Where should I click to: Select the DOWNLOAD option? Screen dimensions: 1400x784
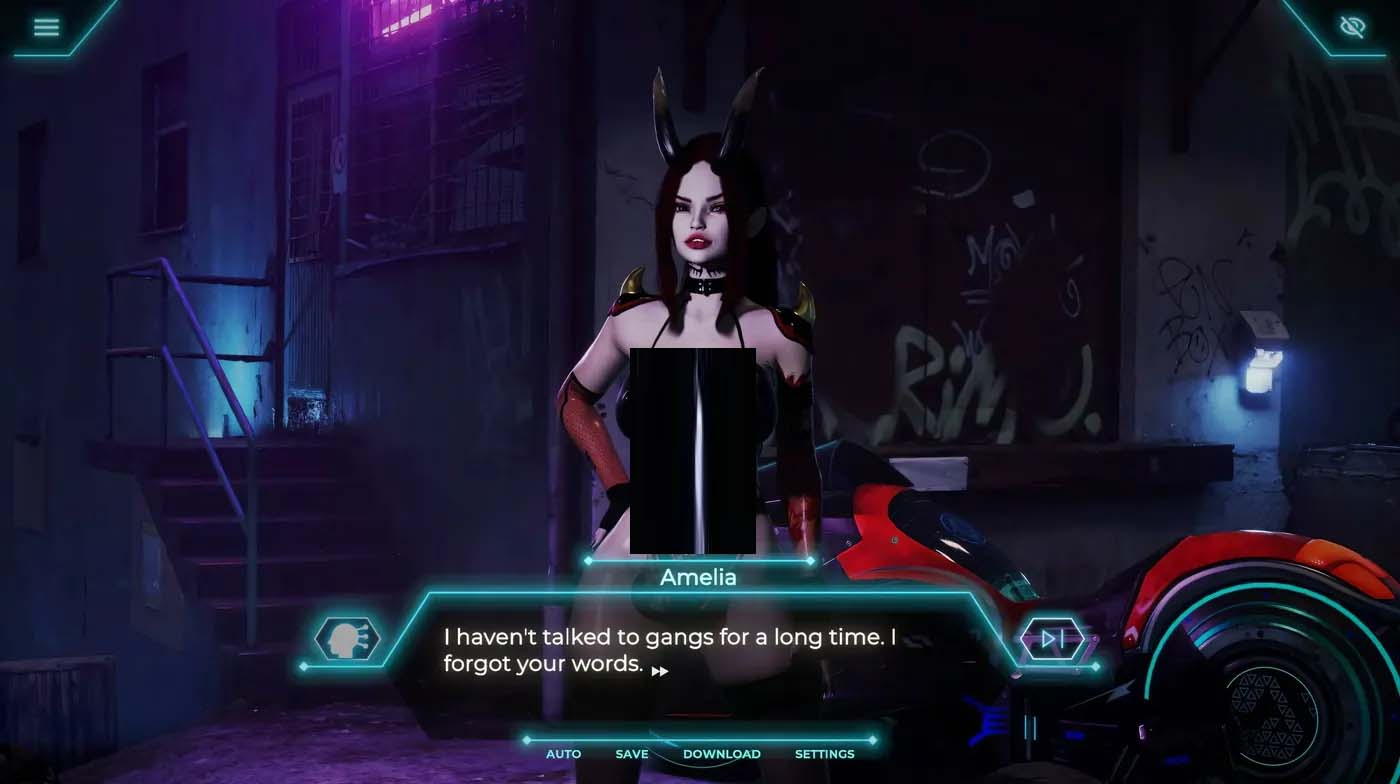[x=721, y=754]
